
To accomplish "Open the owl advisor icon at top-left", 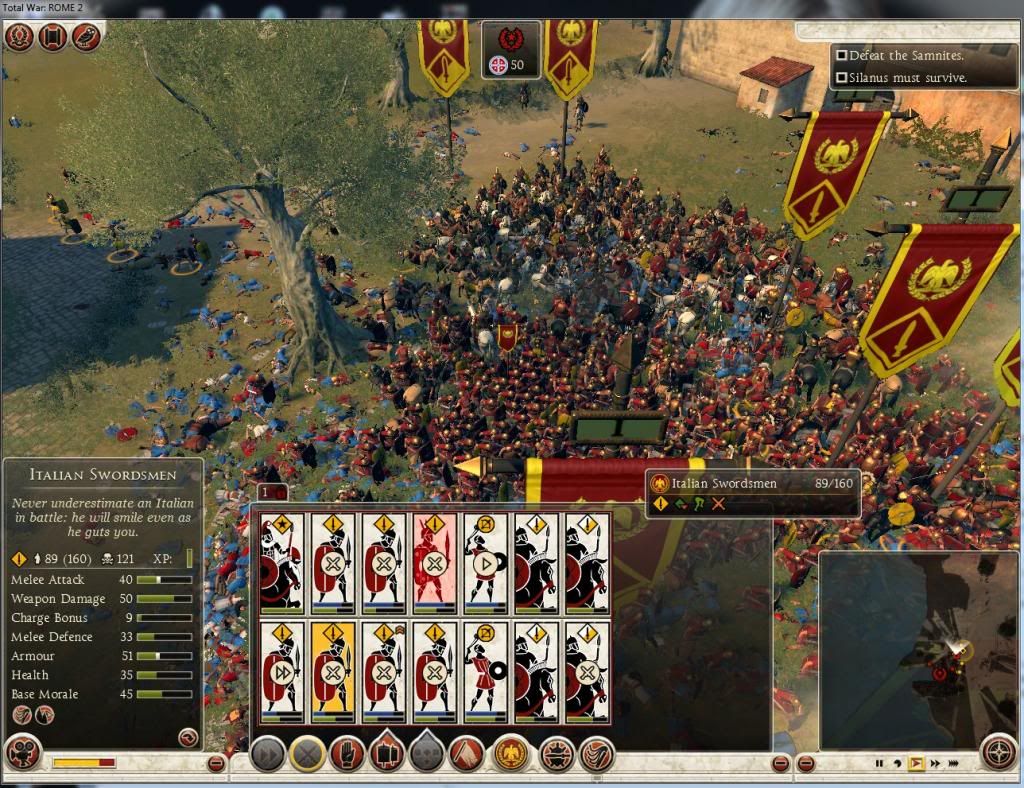I will (84, 37).
